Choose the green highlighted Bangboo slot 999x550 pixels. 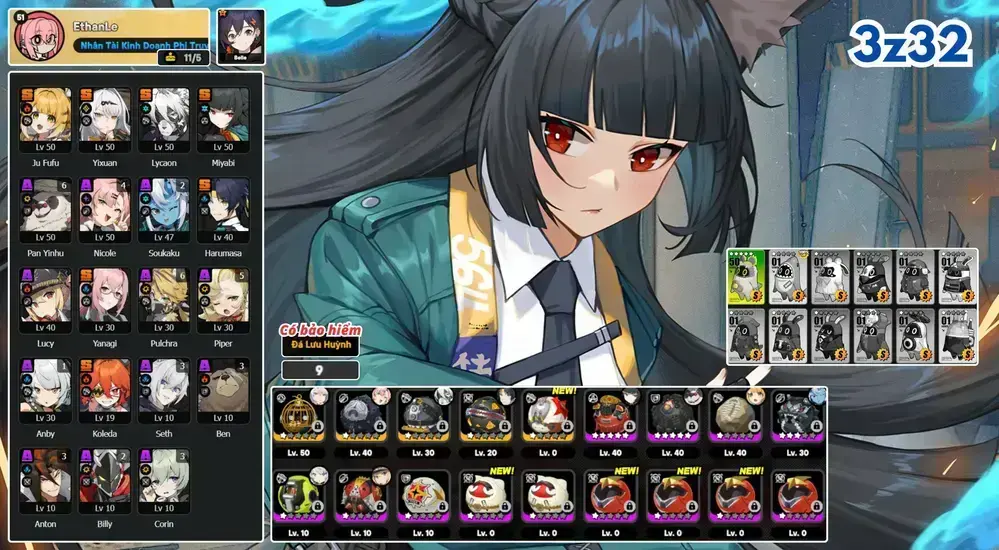pyautogui.click(x=747, y=277)
